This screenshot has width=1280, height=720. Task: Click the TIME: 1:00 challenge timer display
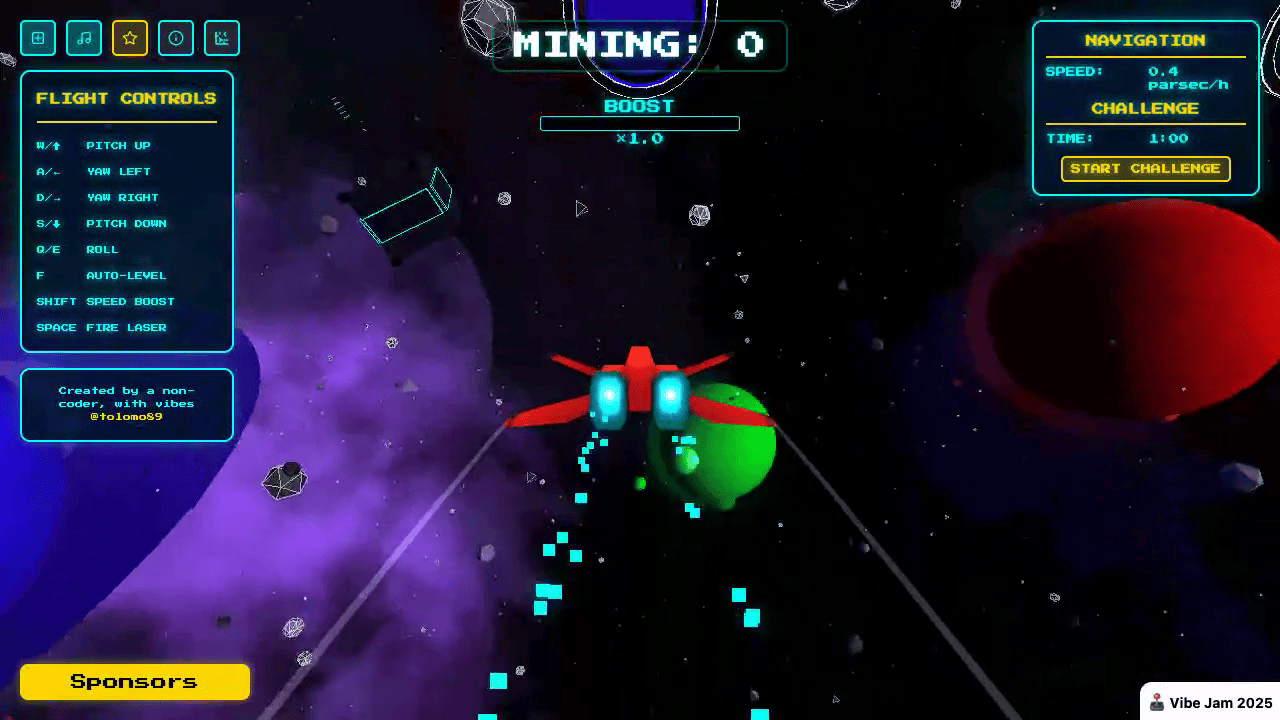coord(1145,138)
